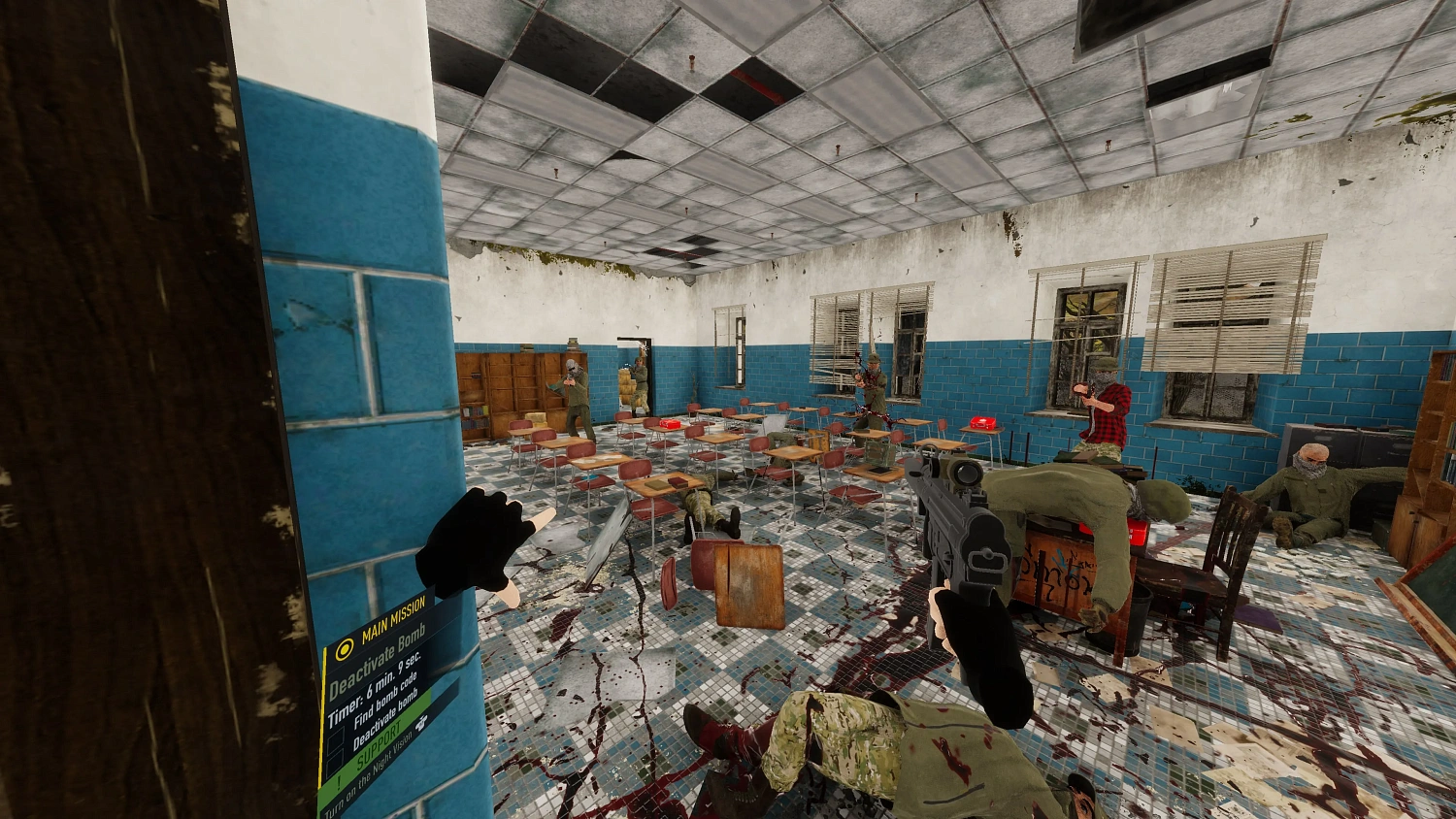
Task: Click the open doorway at the back wall
Action: (633, 374)
